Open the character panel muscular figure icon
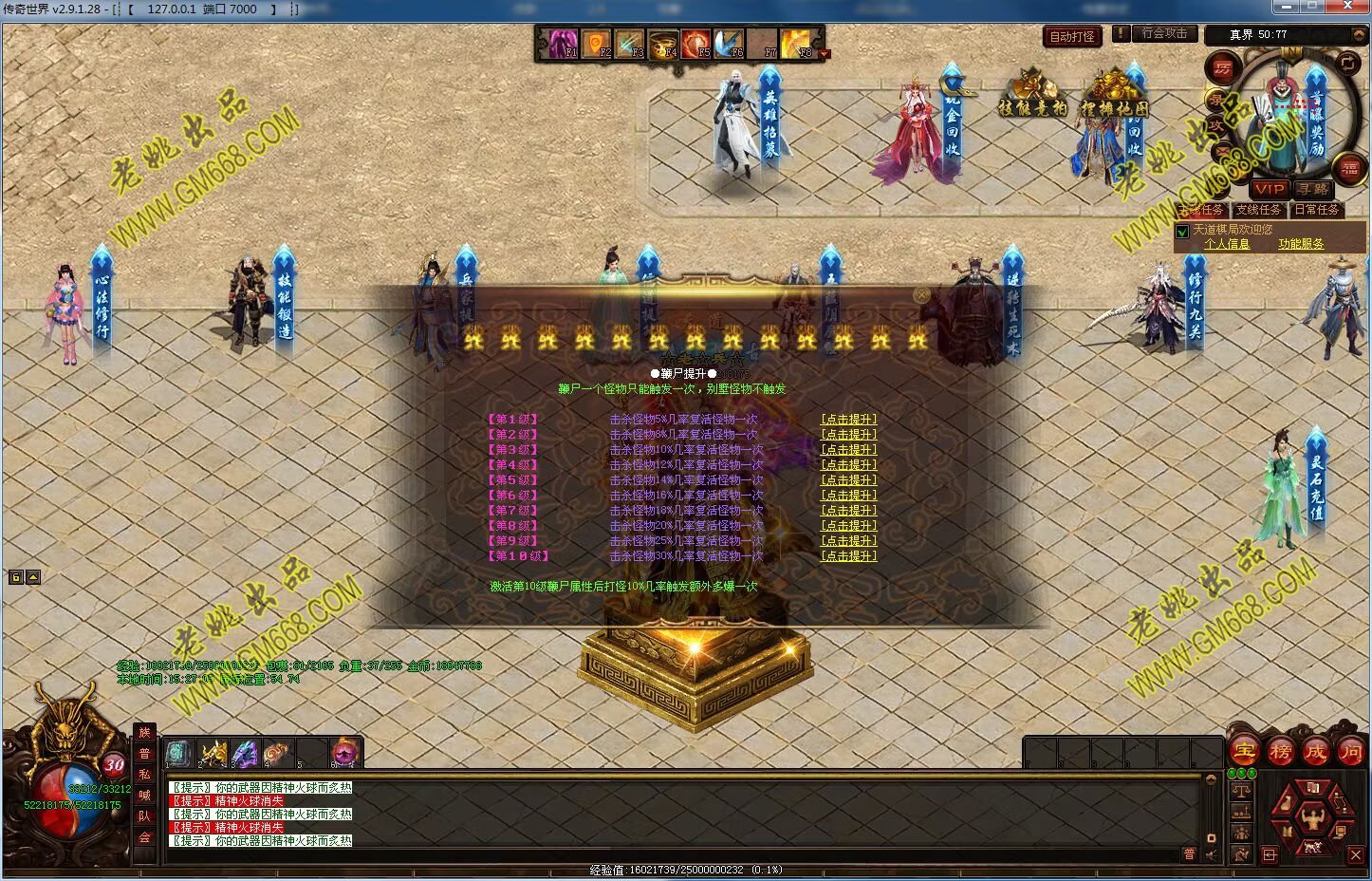Screen dimensions: 1372x881 point(1313,815)
